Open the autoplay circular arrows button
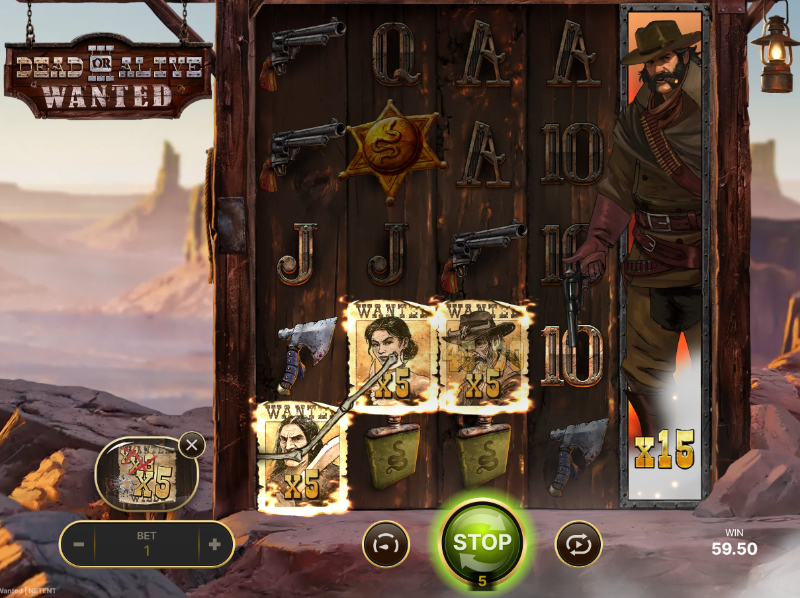Viewport: 800px width, 598px height. point(579,545)
